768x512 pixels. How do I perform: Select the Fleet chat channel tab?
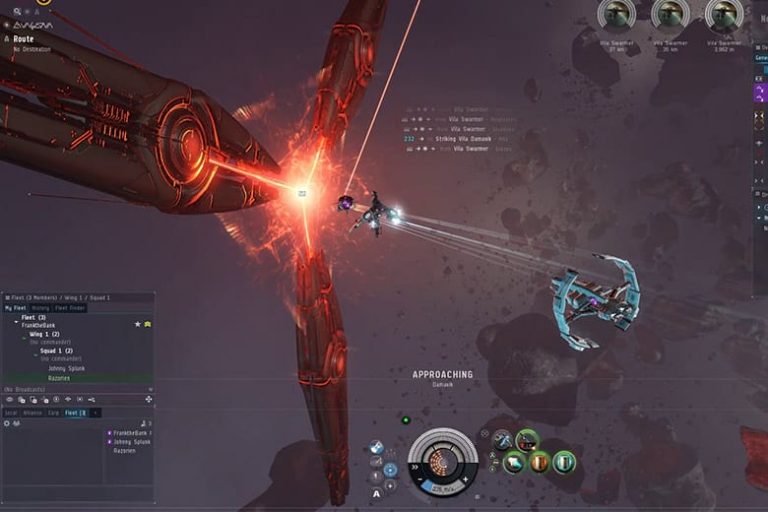pyautogui.click(x=76, y=412)
